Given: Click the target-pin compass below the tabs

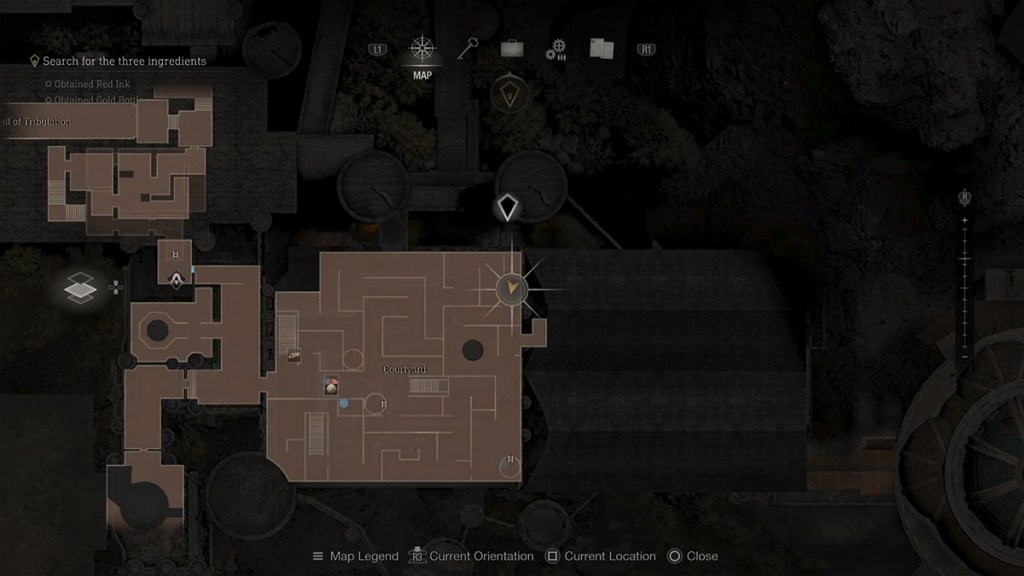Looking at the screenshot, I should (x=510, y=94).
